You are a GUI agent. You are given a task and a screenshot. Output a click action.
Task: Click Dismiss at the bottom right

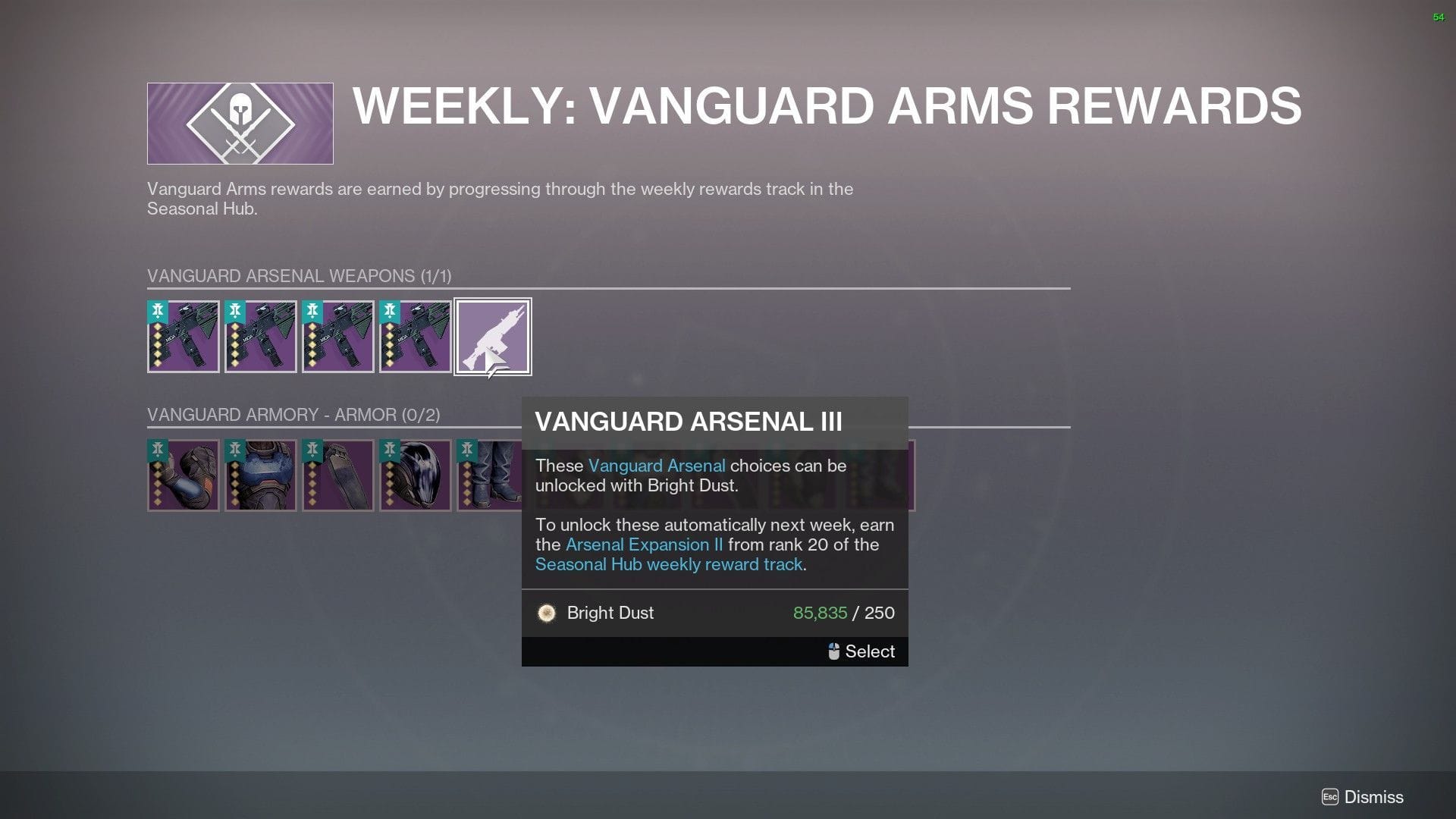pyautogui.click(x=1373, y=797)
